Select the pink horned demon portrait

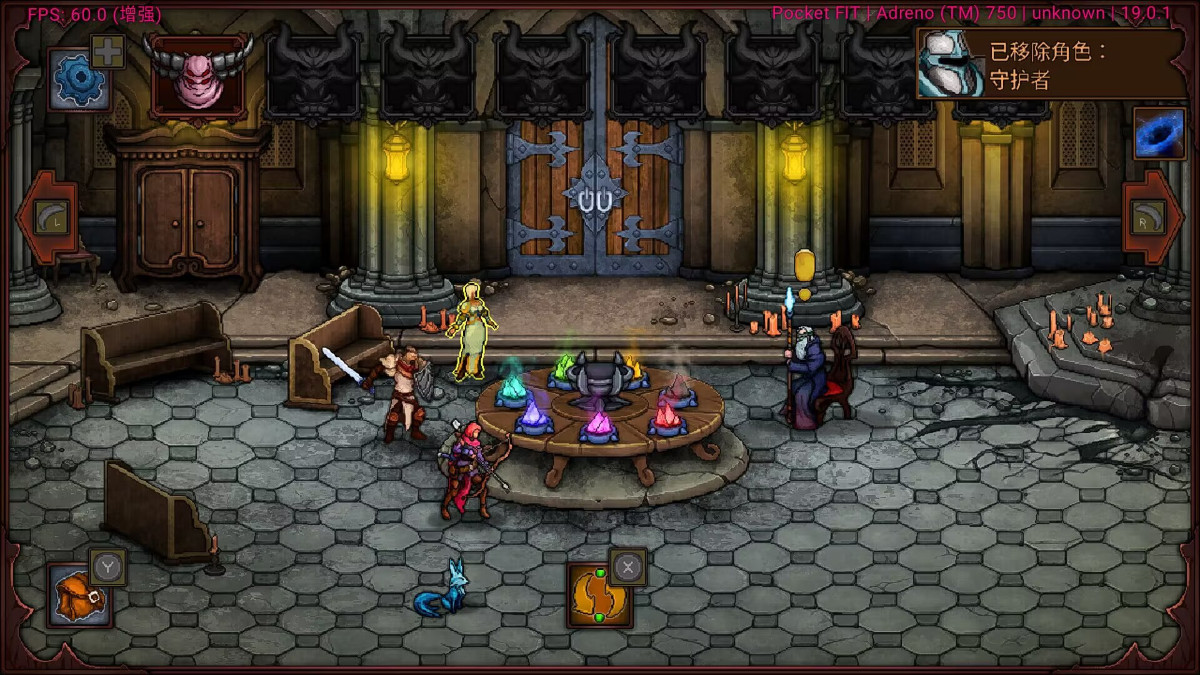coord(197,79)
